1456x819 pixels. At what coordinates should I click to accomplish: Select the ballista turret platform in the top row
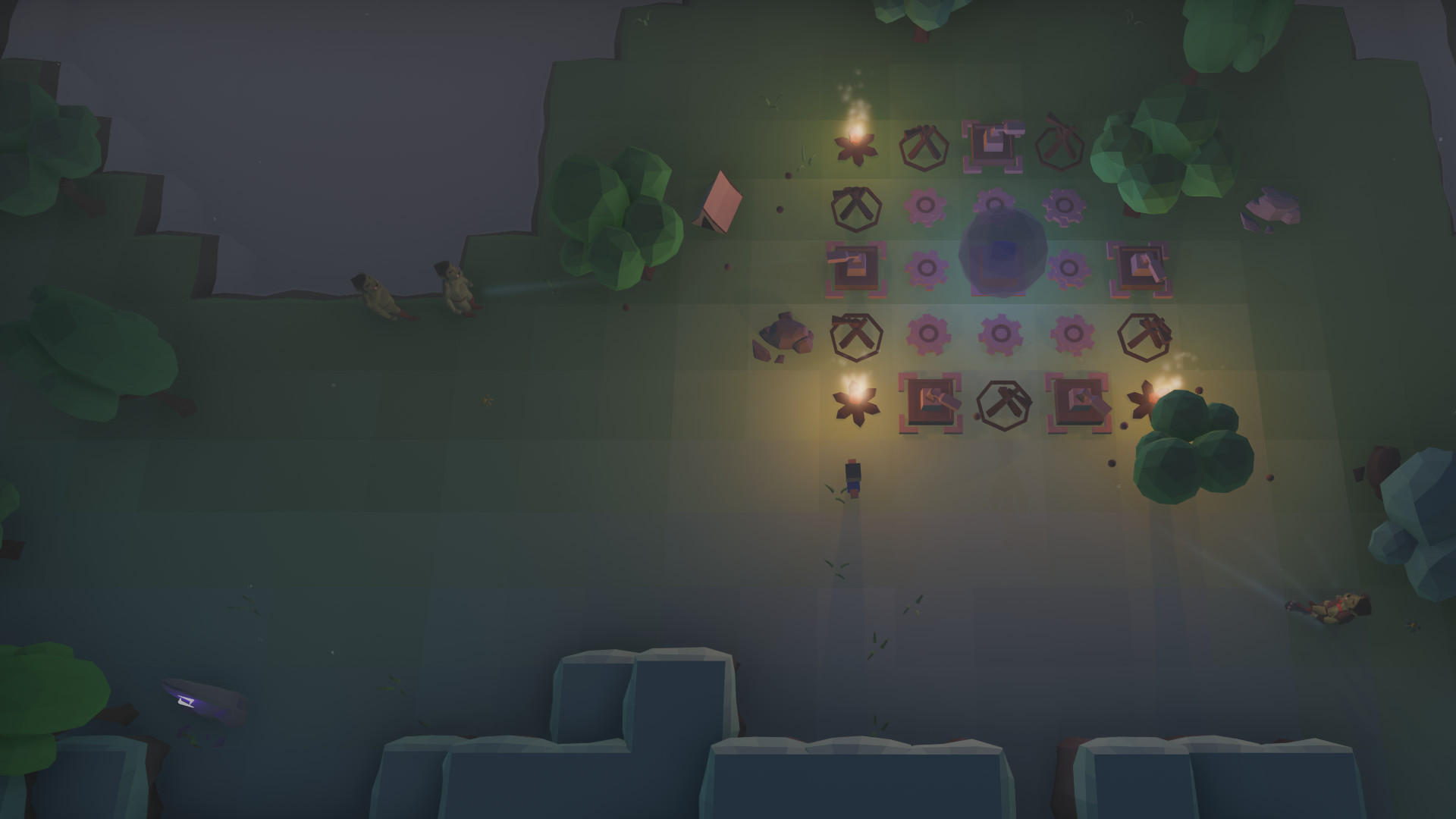(993, 146)
